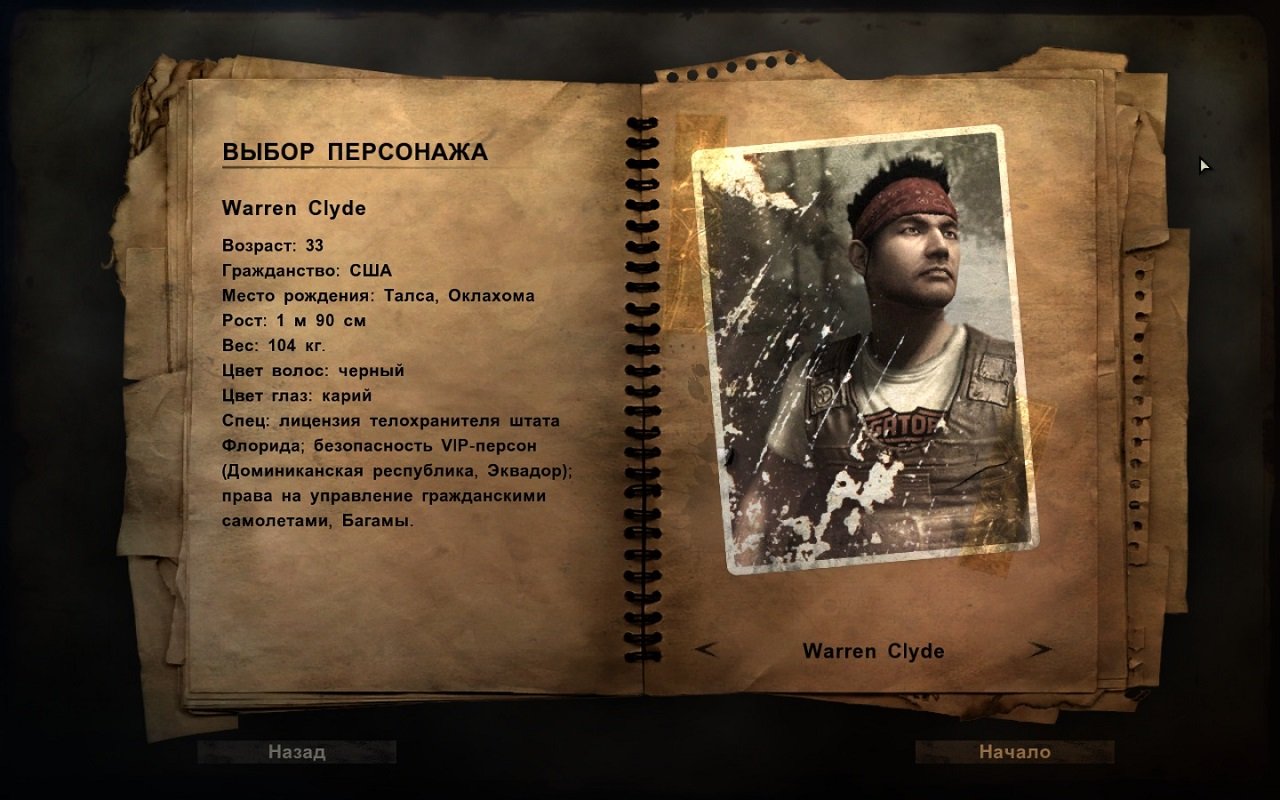Click the left arrow to view previous character
Viewport: 1280px width, 800px height.
[x=706, y=650]
